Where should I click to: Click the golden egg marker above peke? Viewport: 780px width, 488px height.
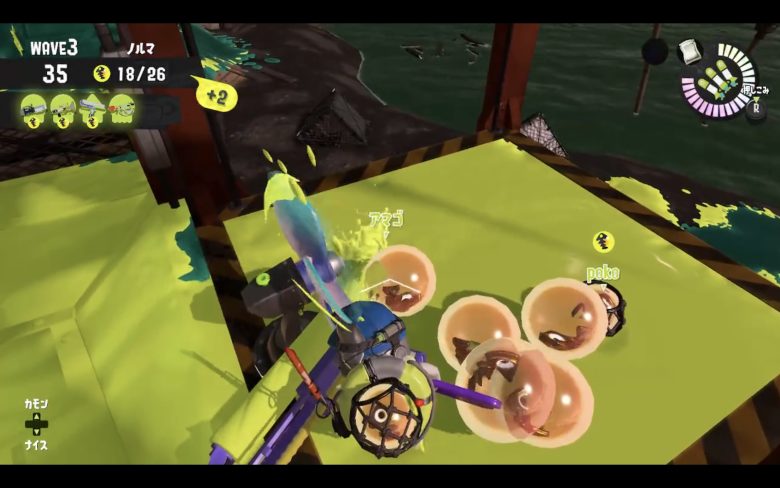tap(602, 241)
